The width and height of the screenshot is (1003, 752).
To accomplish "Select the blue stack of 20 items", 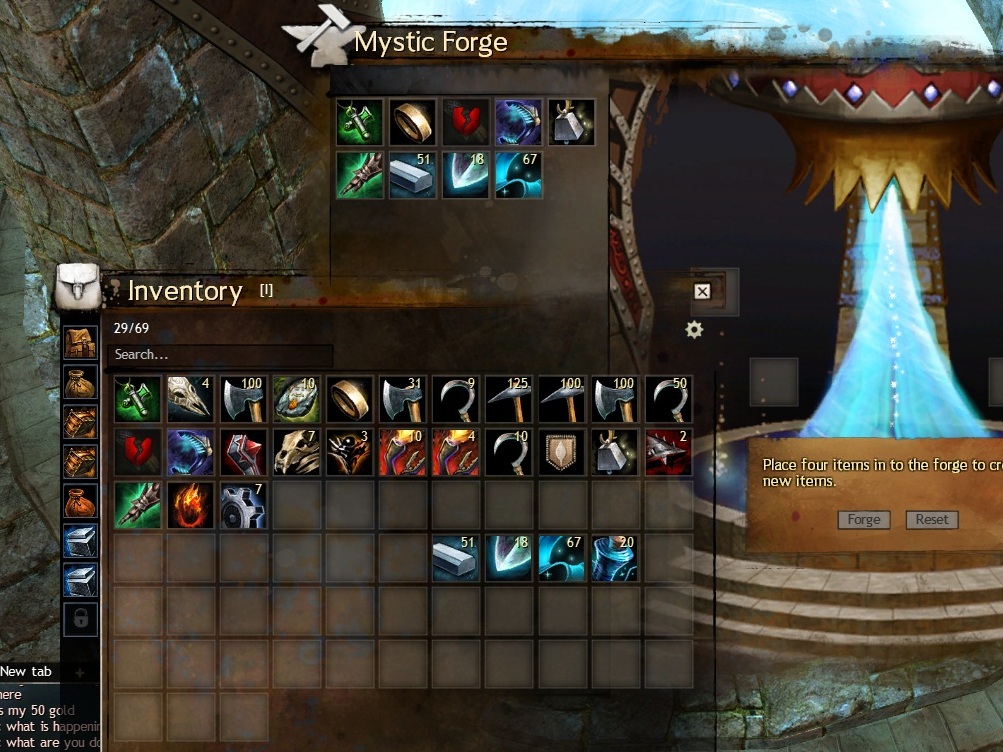I will click(x=614, y=558).
